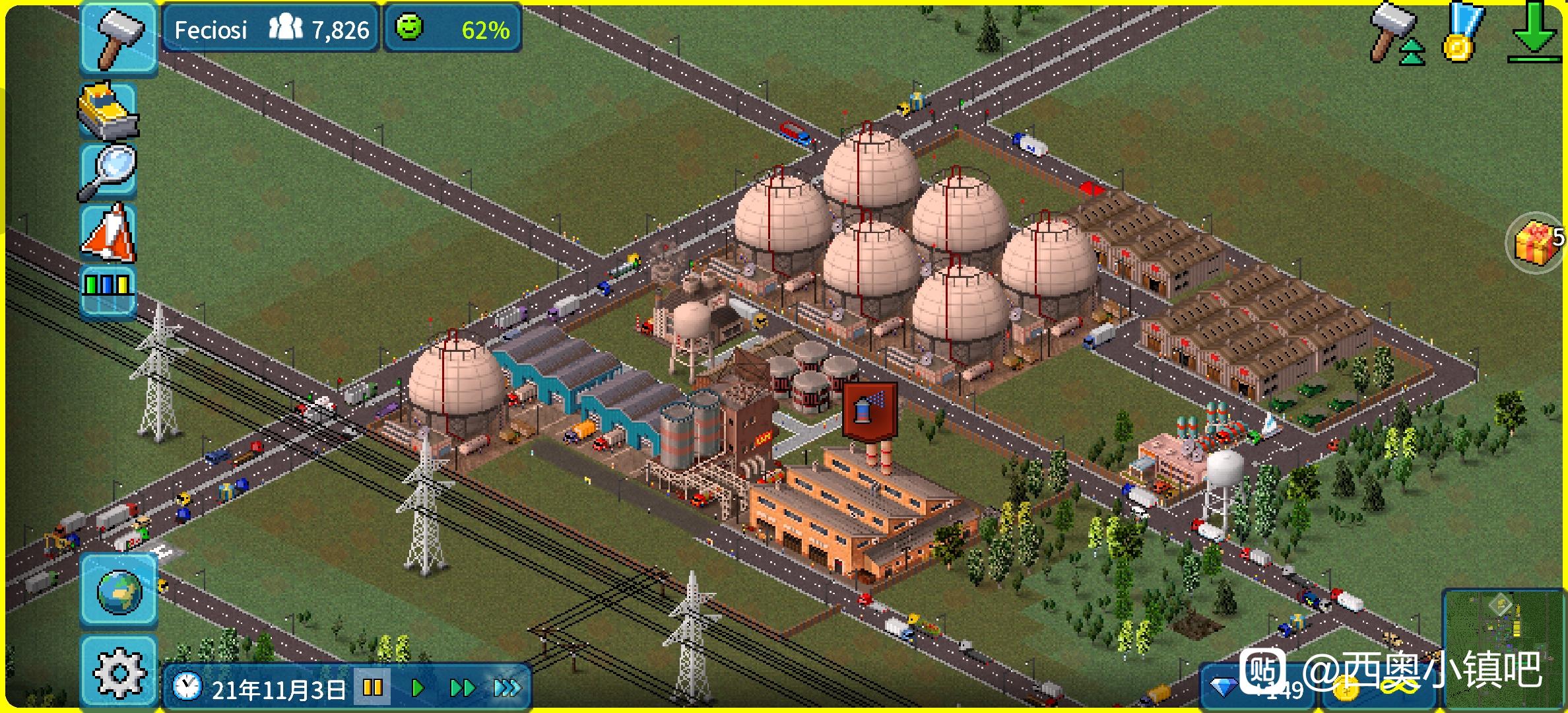Set fastest speed with the triple blue arrows
Image resolution: width=1568 pixels, height=713 pixels.
pos(507,689)
